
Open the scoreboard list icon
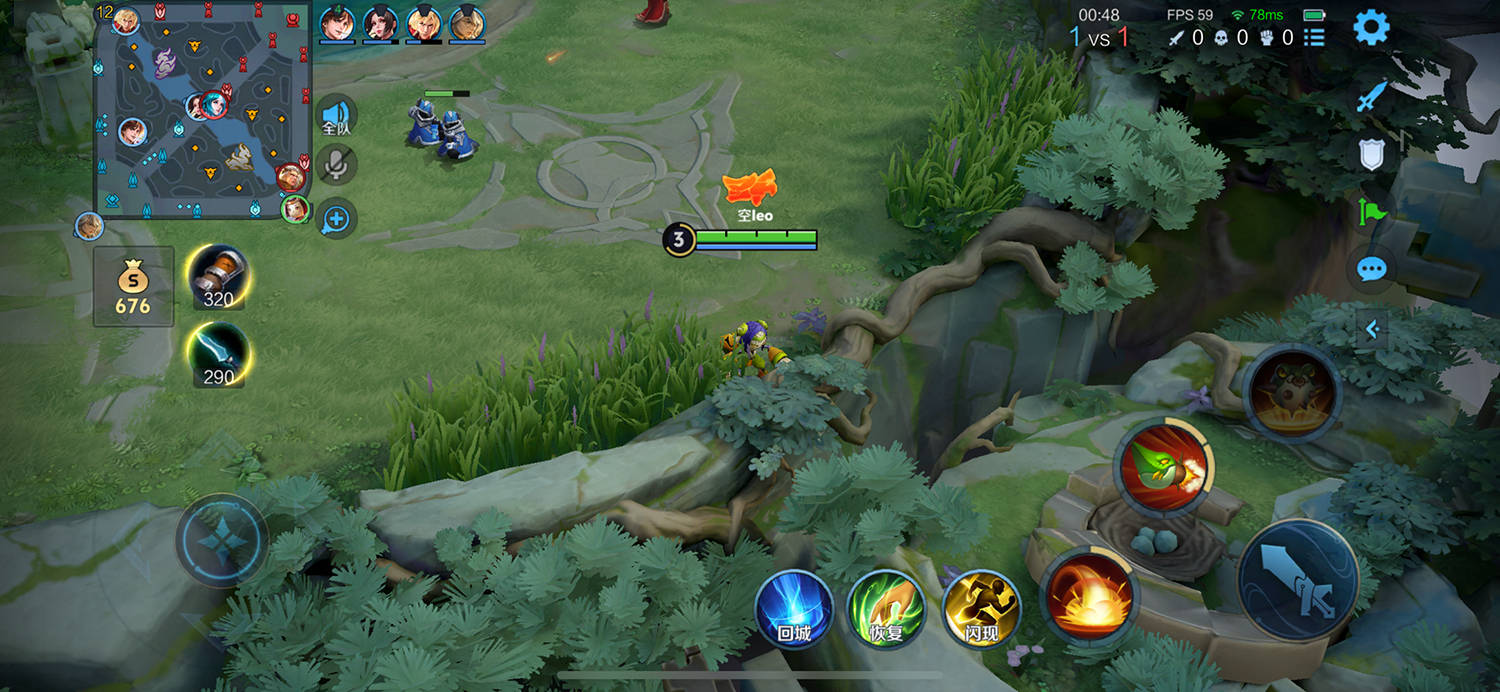[x=1314, y=38]
